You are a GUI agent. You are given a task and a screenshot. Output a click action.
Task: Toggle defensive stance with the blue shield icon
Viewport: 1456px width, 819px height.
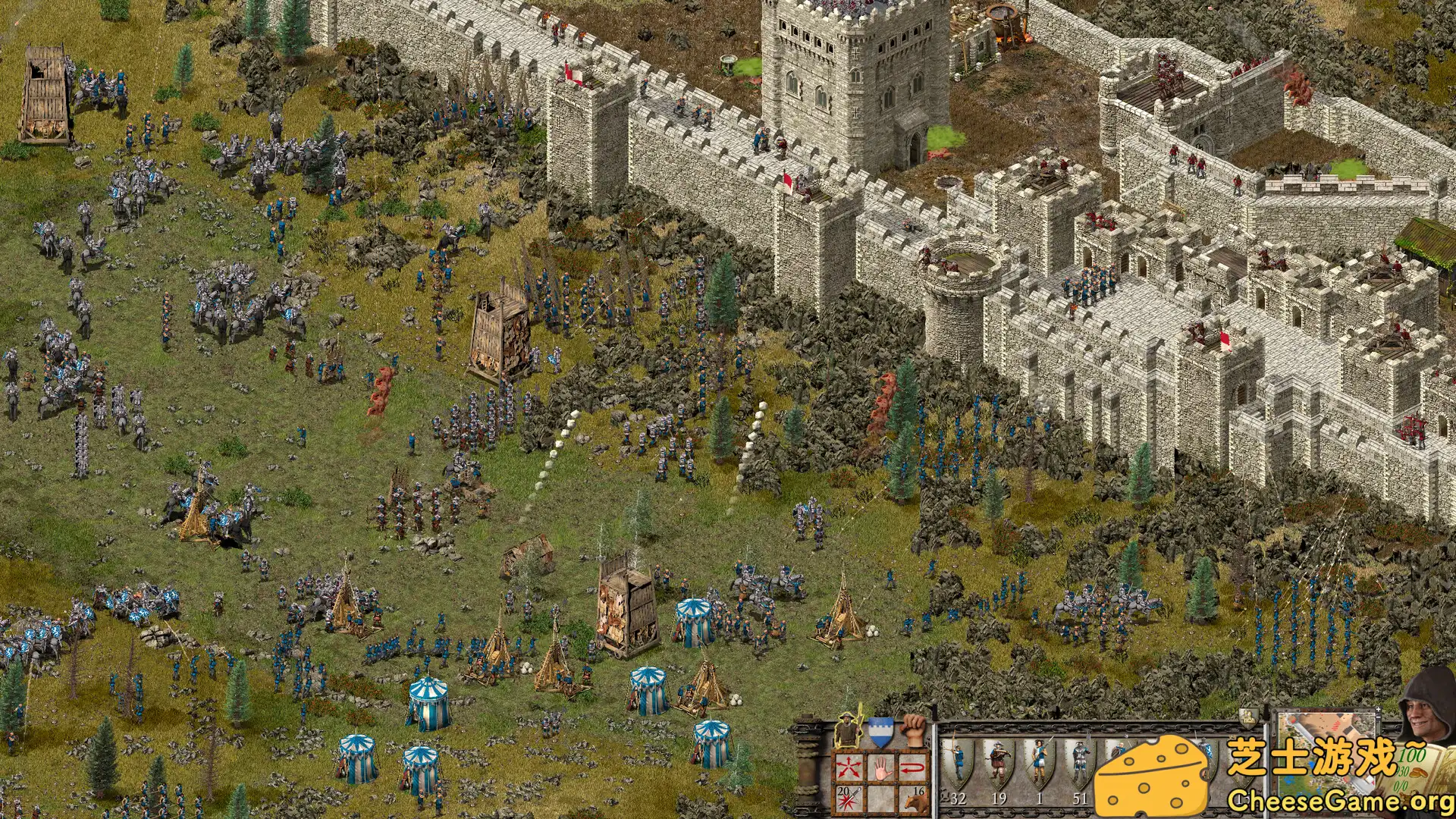pos(880,730)
